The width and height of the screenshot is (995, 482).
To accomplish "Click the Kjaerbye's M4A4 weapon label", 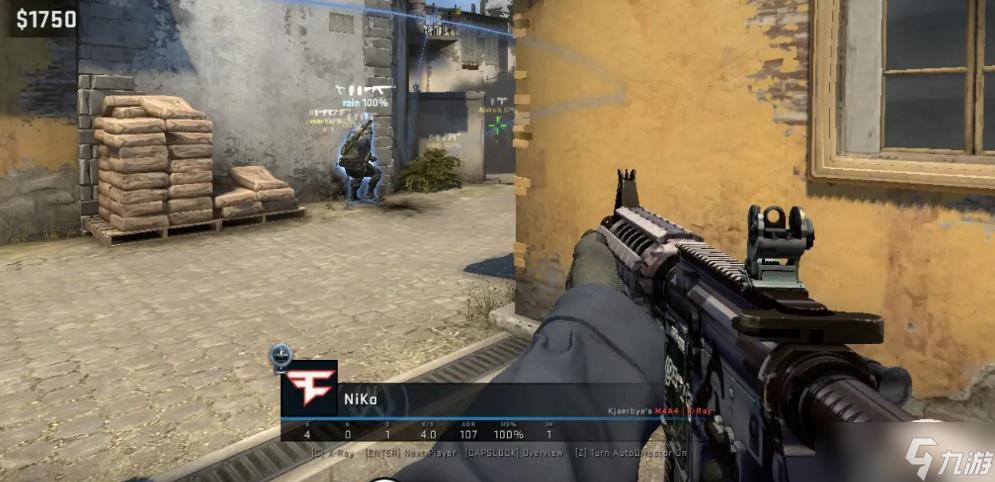I will (645, 410).
